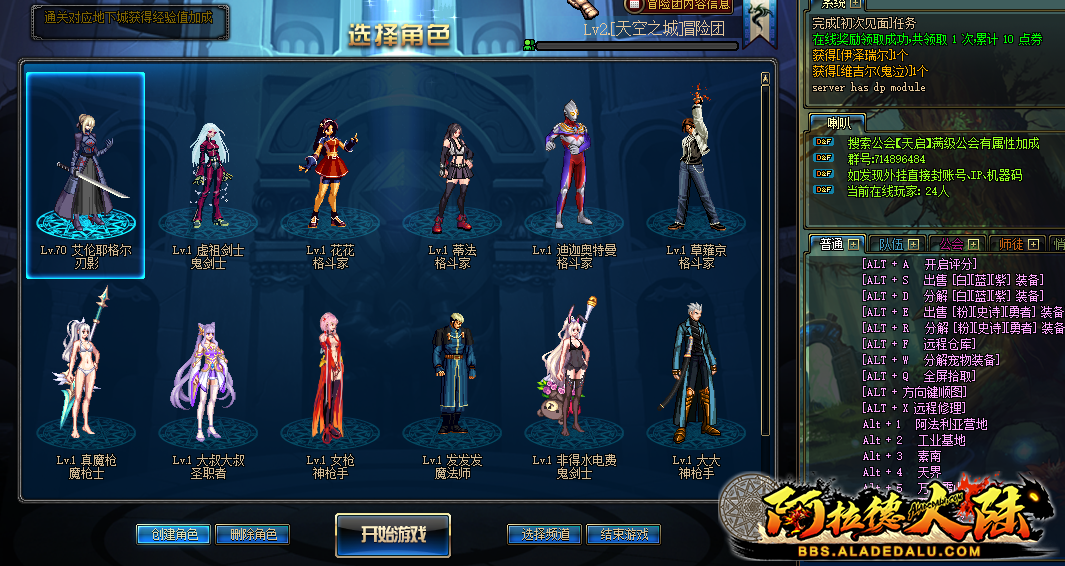This screenshot has width=1065, height=566.
Task: Click the 删除角色 delete character button
Action: pos(253,535)
